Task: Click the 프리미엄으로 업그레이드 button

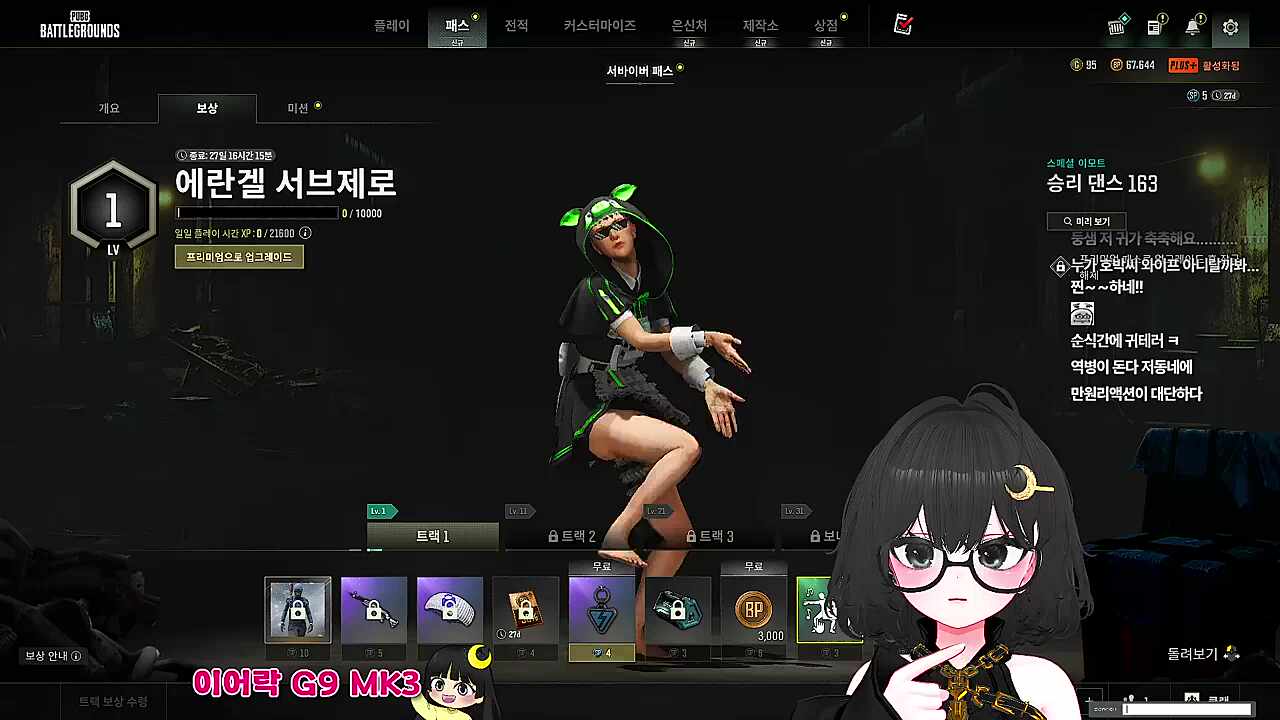Action: 239,256
